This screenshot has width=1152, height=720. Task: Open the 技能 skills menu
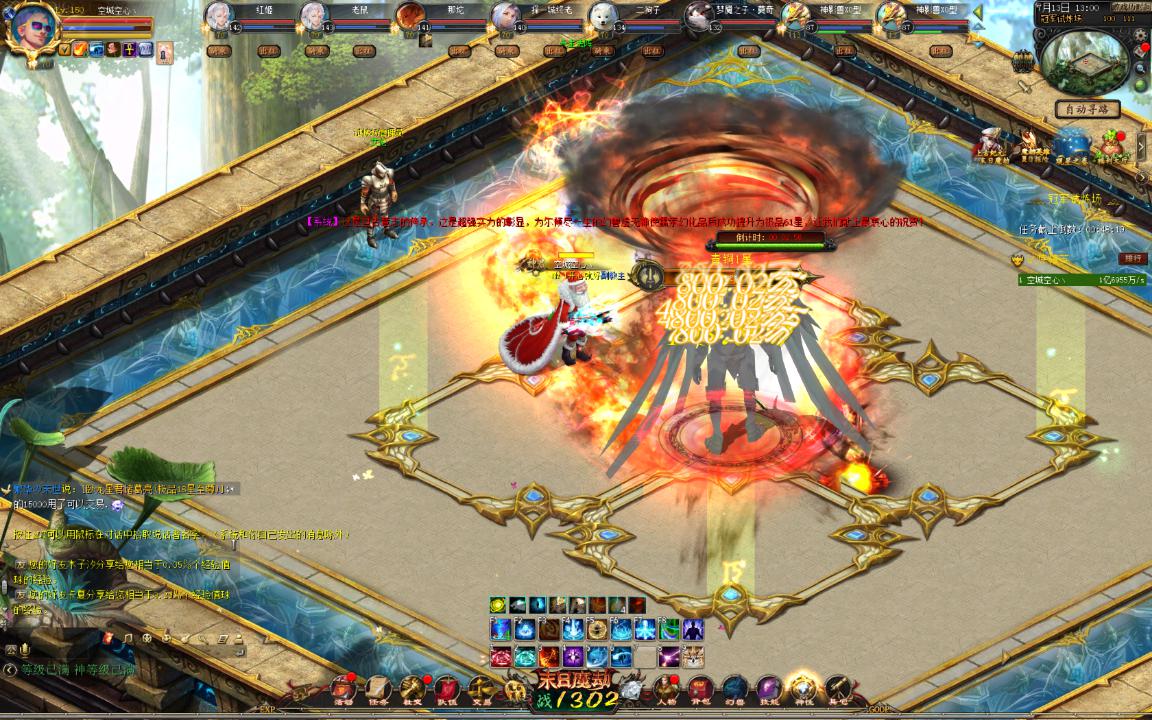point(769,689)
